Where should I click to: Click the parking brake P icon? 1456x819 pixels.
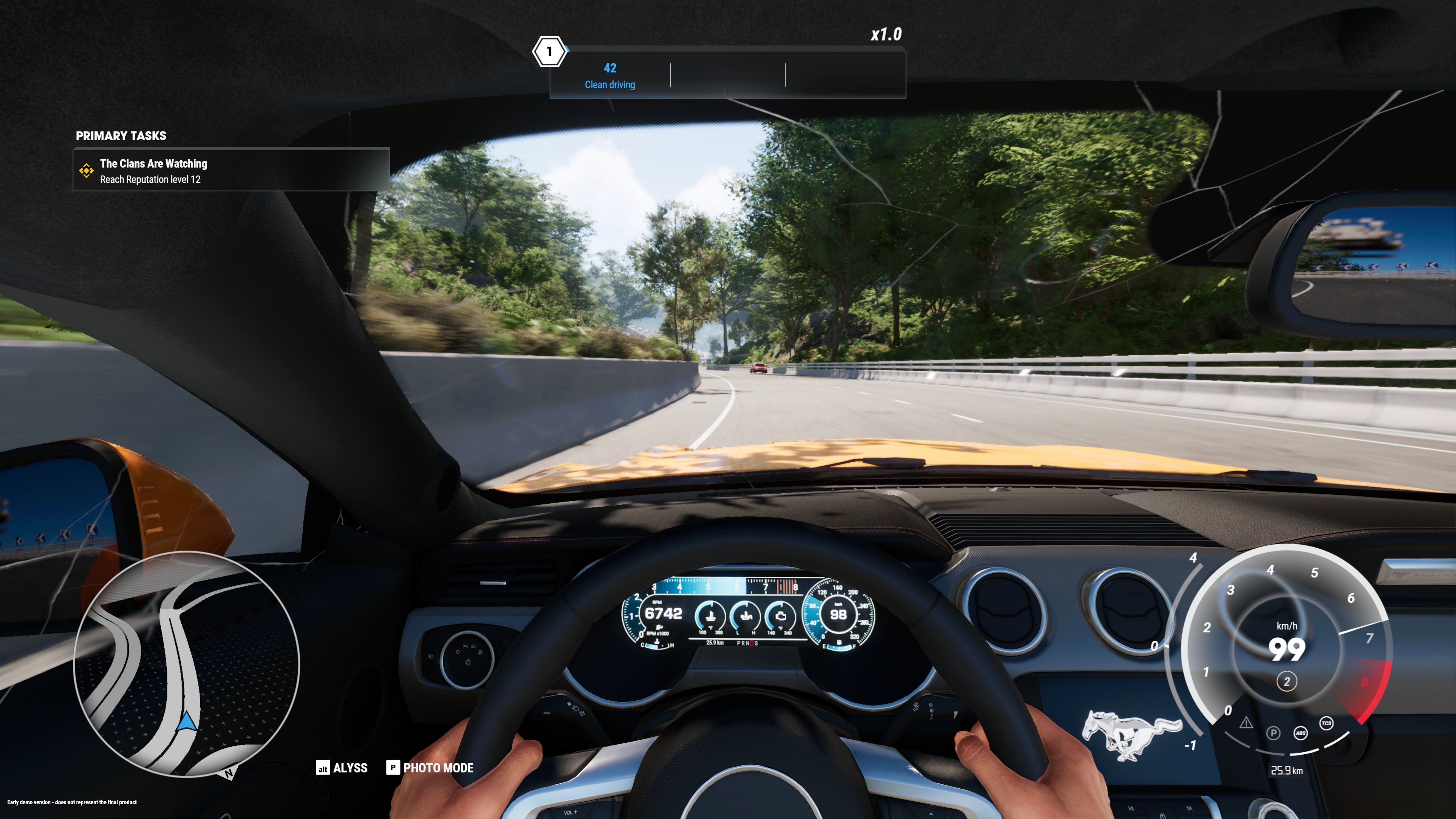(1273, 733)
